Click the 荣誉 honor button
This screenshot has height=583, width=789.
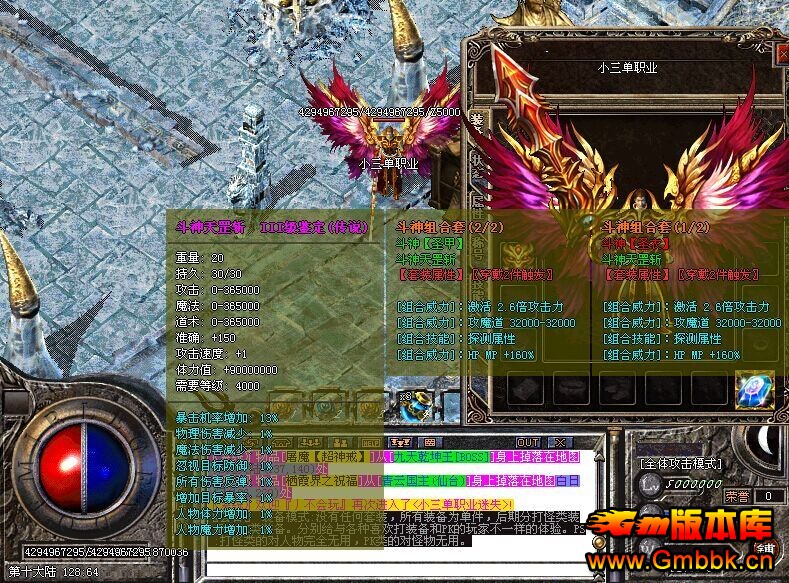click(x=735, y=495)
